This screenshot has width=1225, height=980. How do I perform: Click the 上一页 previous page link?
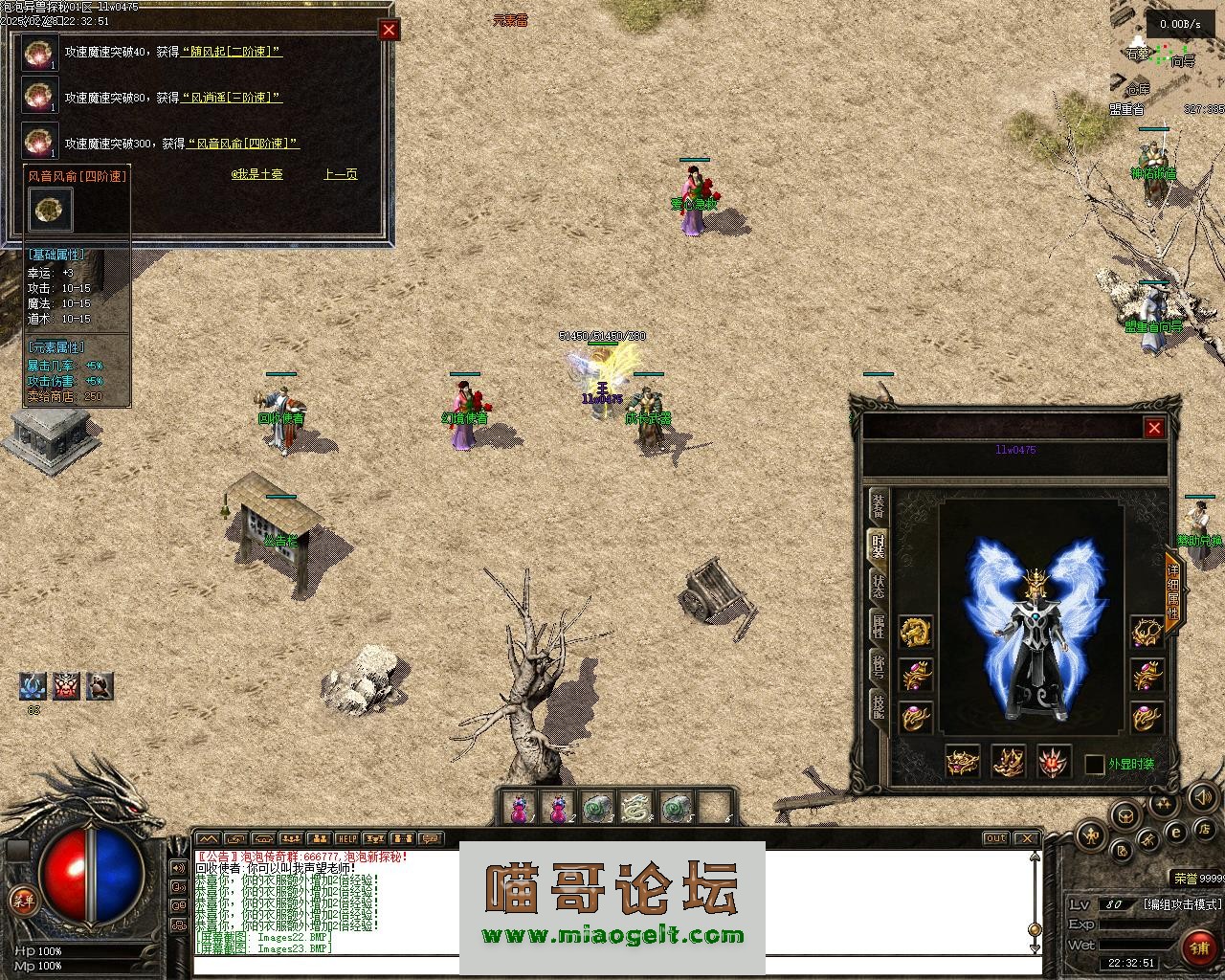coord(340,174)
